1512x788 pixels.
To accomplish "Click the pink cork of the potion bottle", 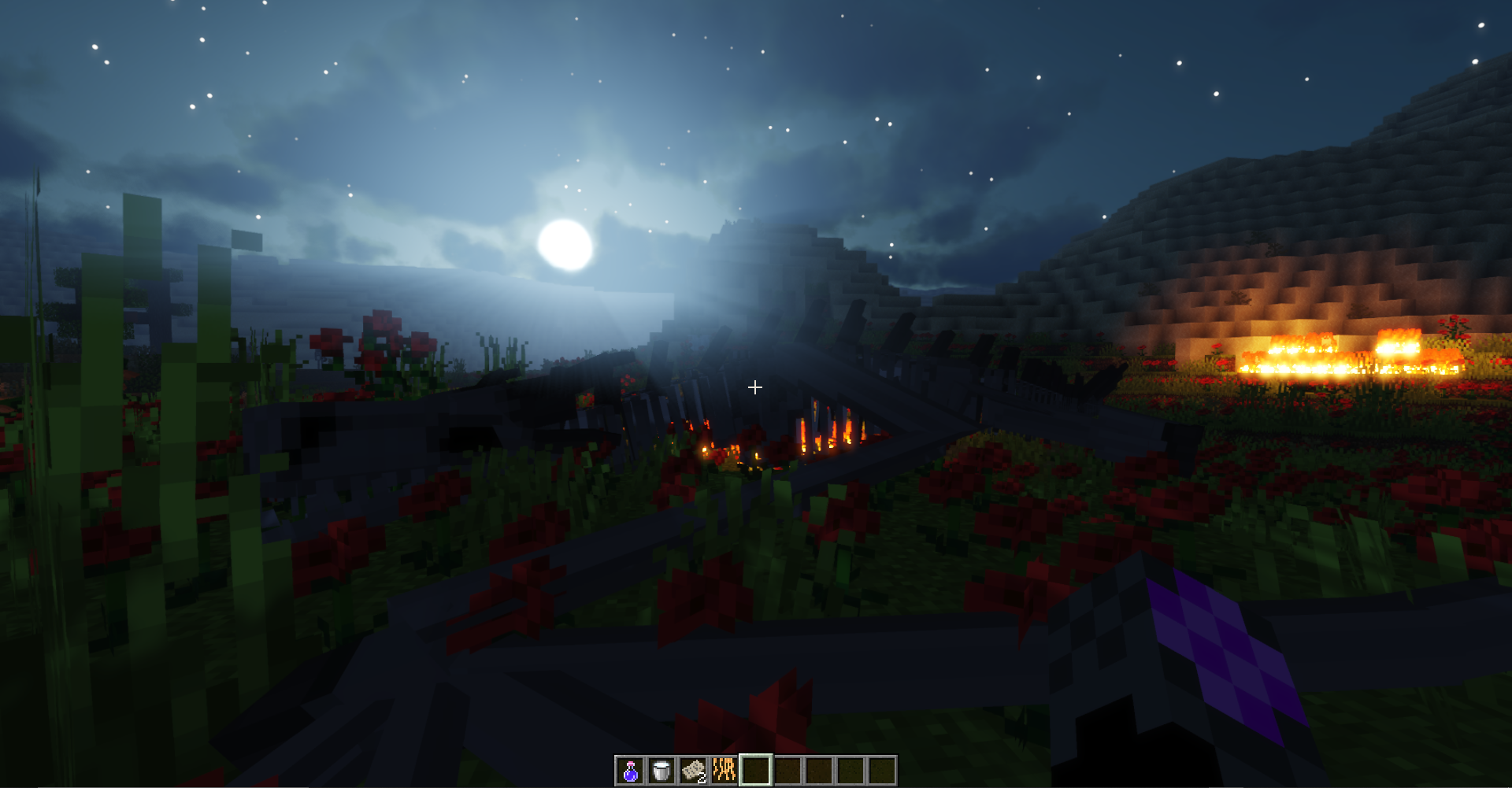I will [631, 764].
